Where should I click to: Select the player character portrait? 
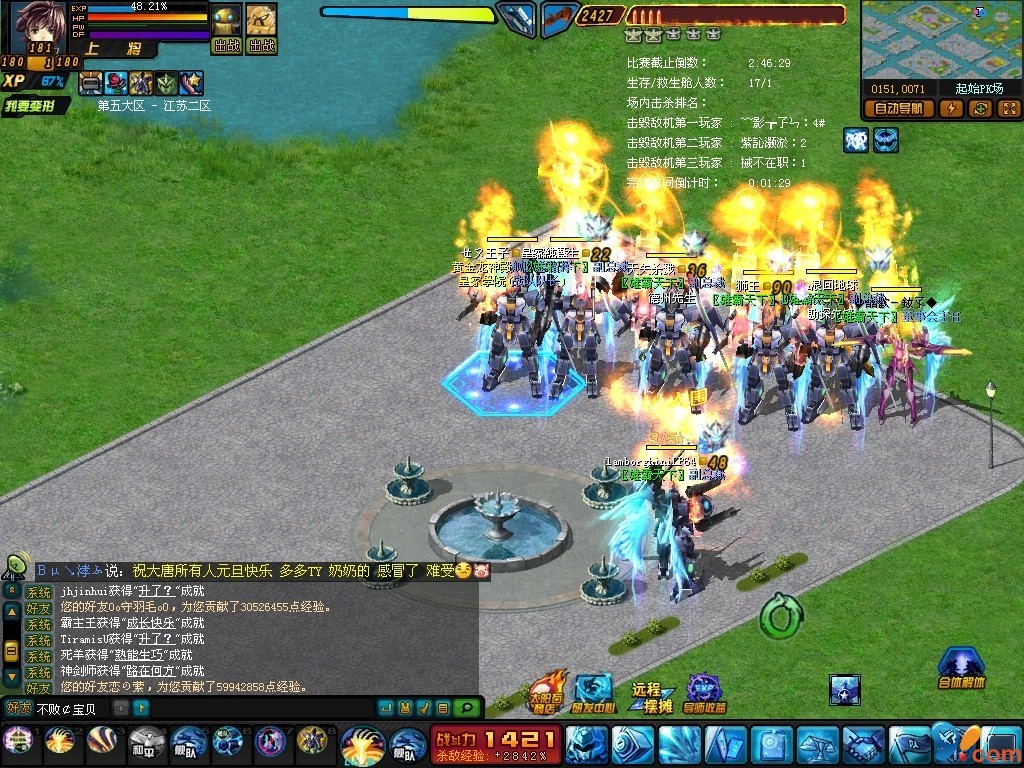pyautogui.click(x=36, y=27)
